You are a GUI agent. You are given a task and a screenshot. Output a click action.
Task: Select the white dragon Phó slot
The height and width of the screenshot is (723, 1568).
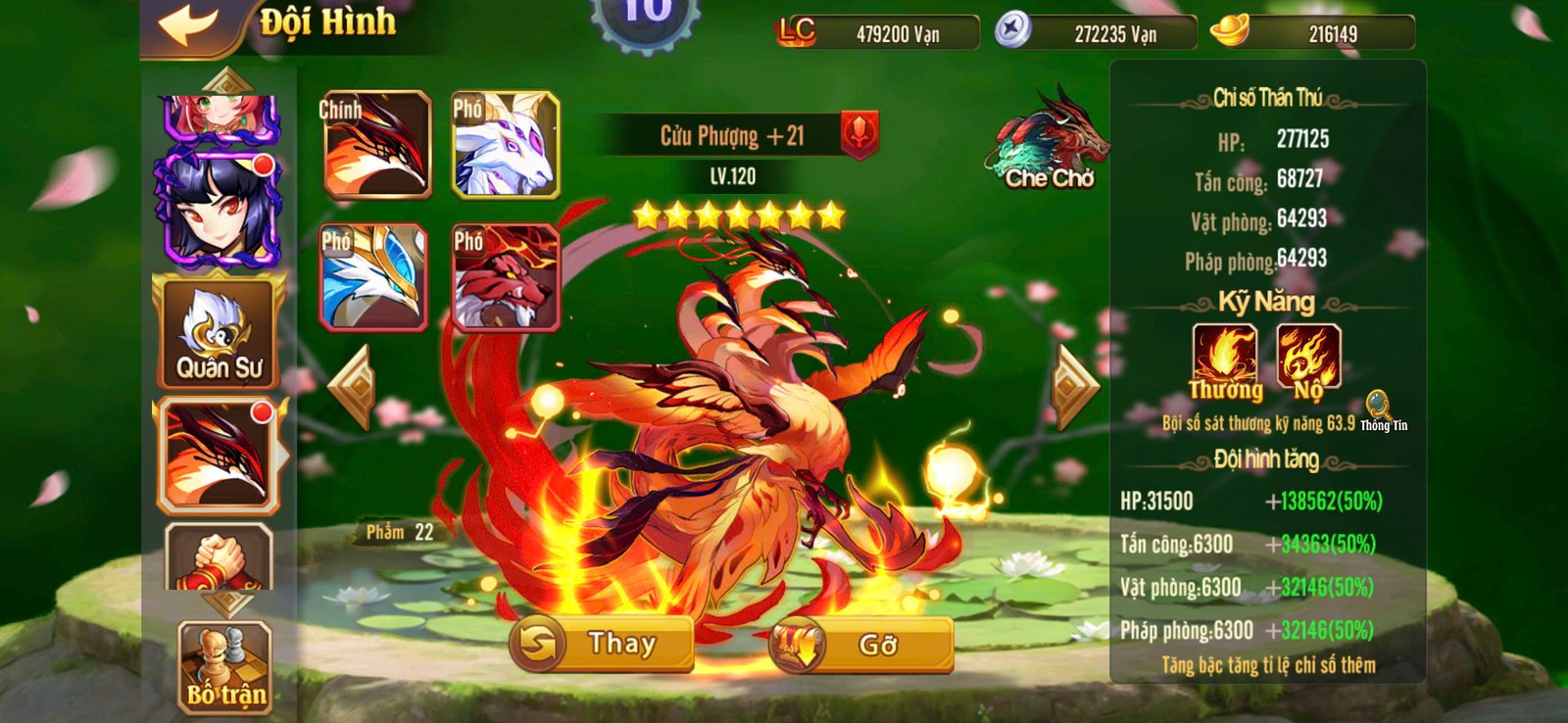point(509,143)
